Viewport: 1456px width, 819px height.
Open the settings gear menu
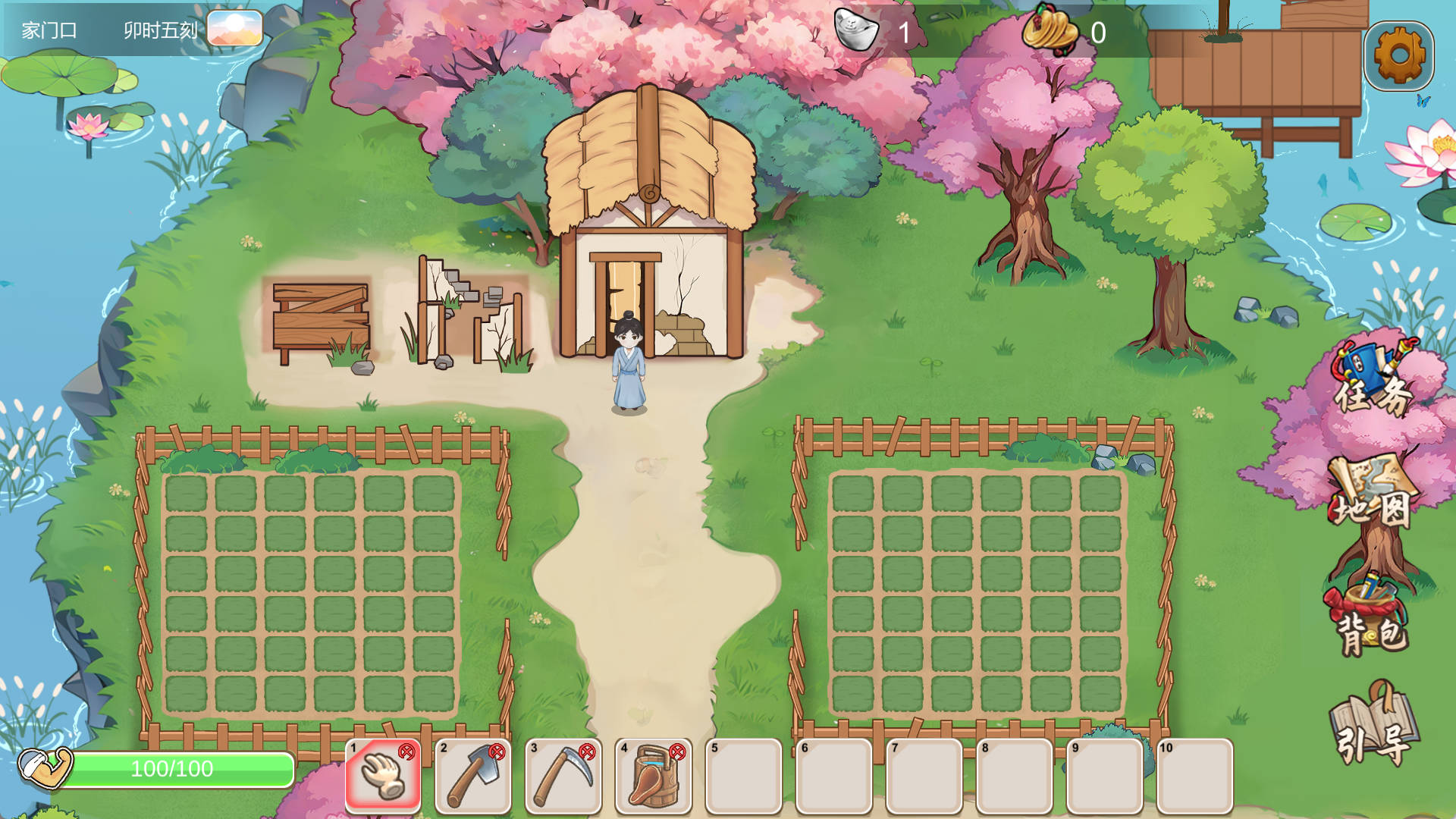(1398, 55)
